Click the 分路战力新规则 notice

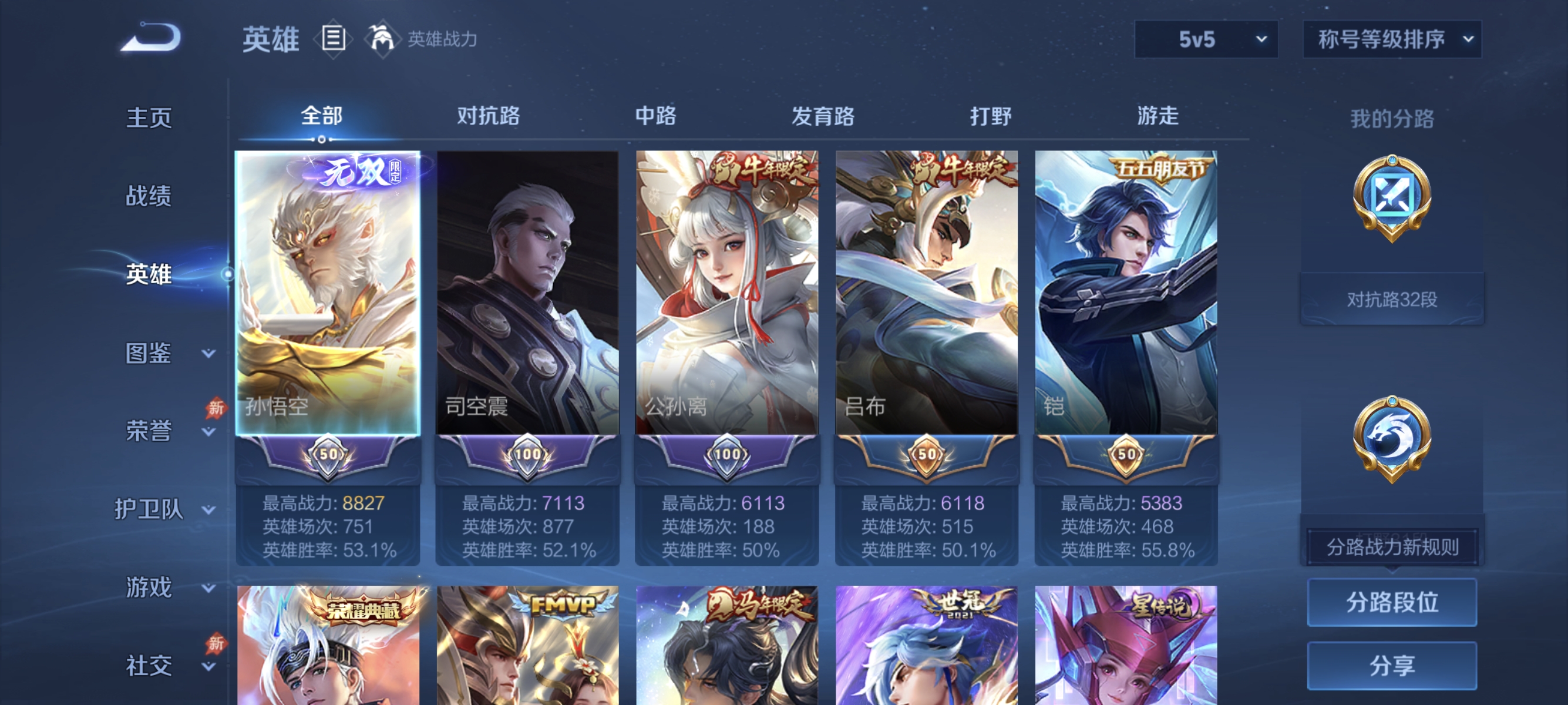[x=1392, y=545]
